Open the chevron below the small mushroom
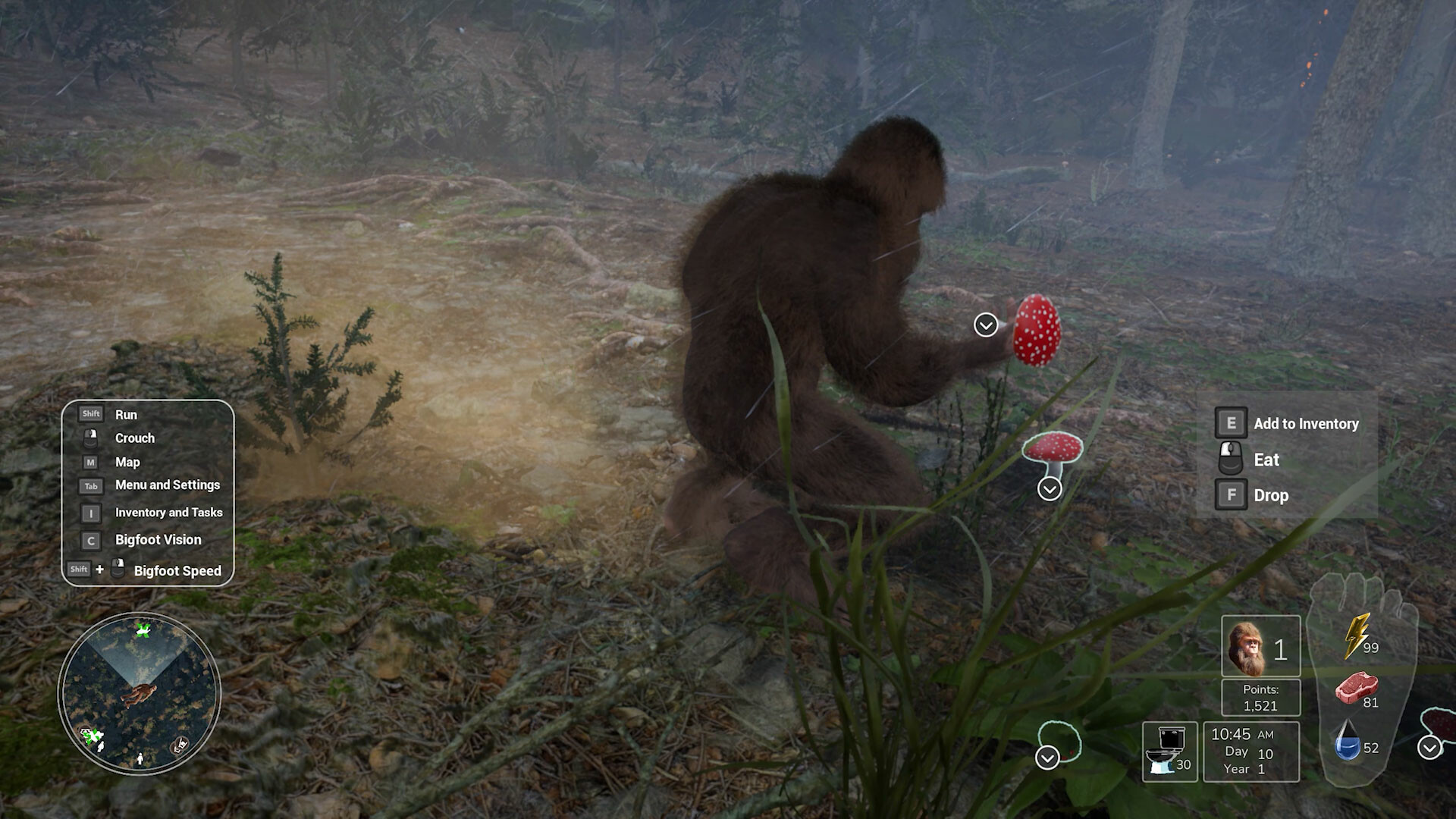This screenshot has width=1456, height=819. click(x=1049, y=488)
